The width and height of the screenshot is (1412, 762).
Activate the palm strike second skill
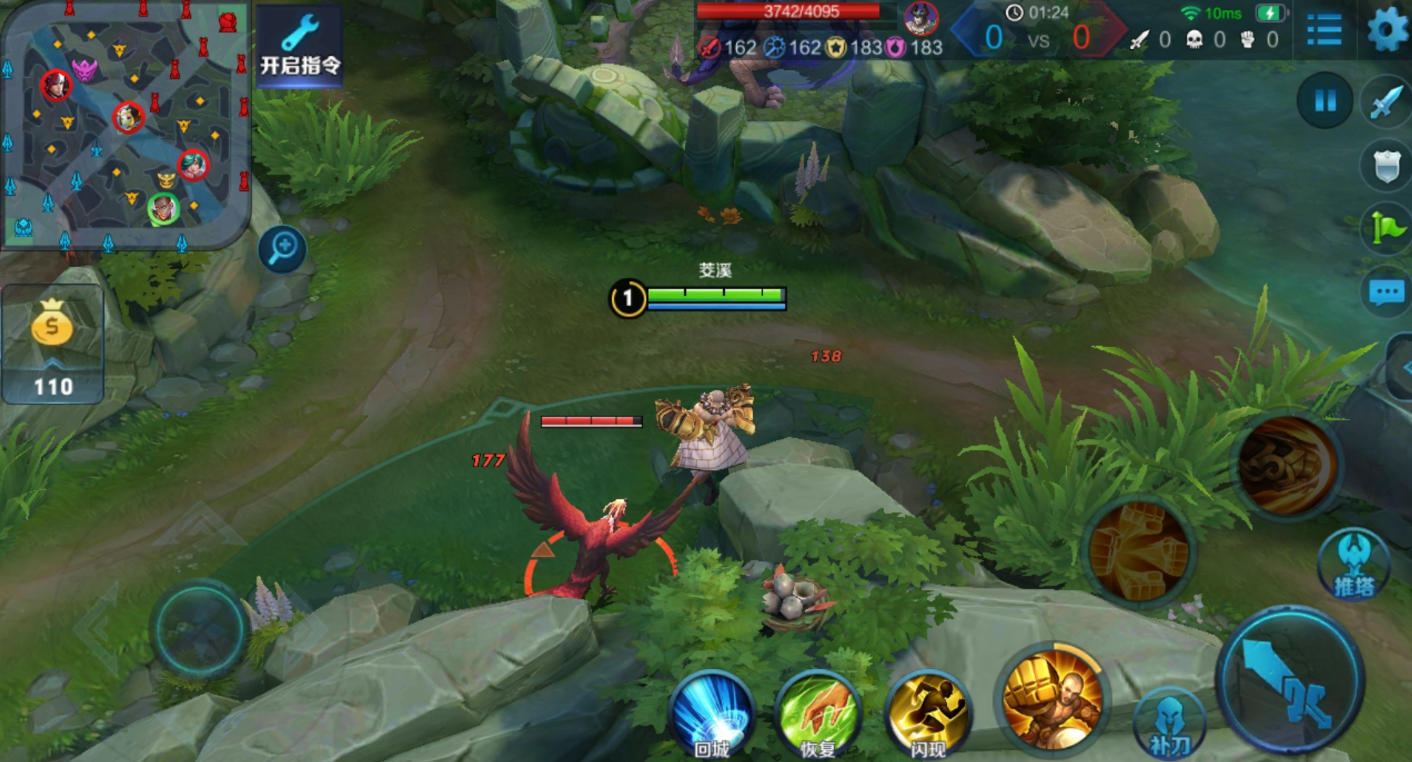click(x=1139, y=551)
